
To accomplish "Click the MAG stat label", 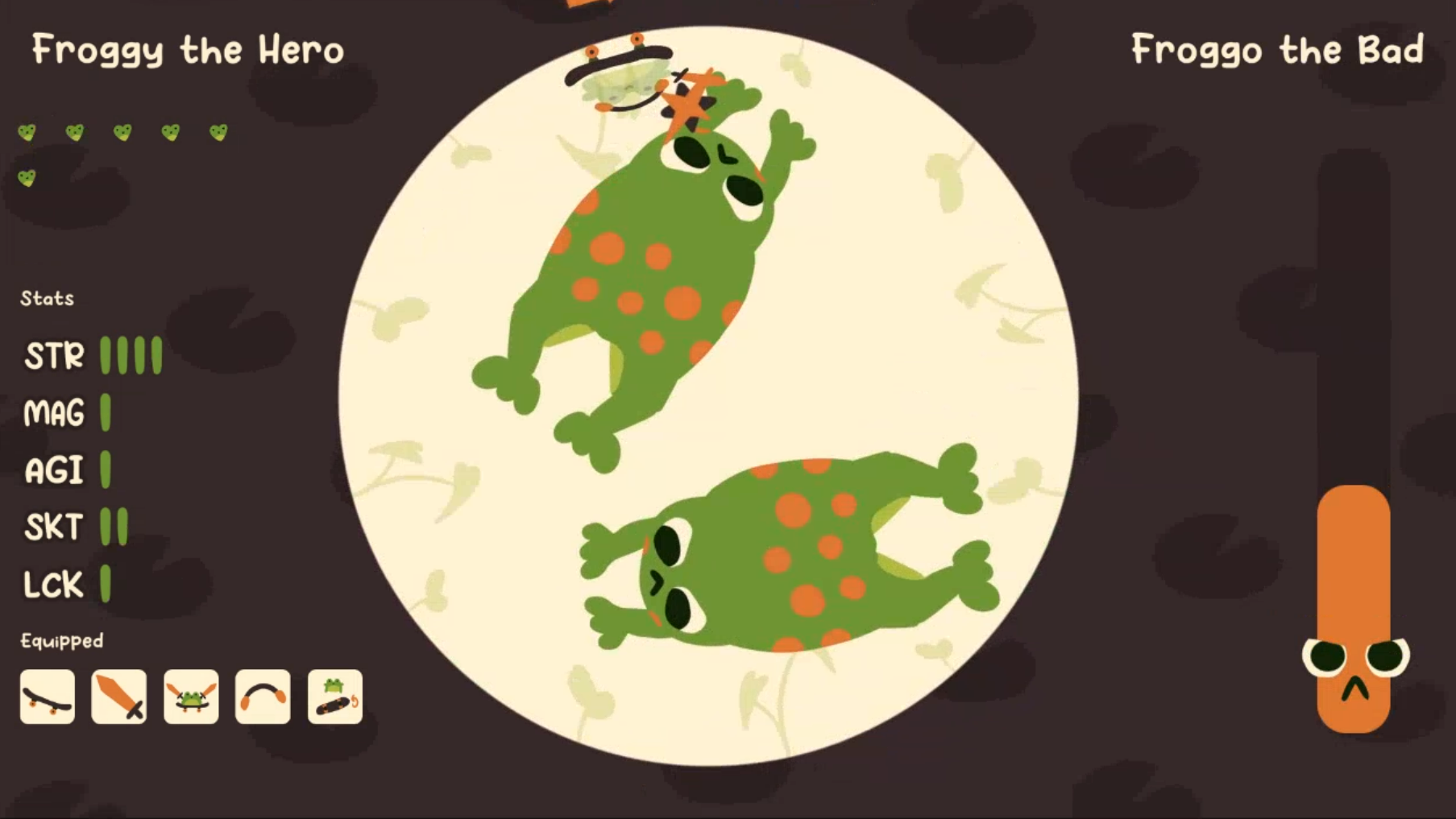I will tap(53, 413).
